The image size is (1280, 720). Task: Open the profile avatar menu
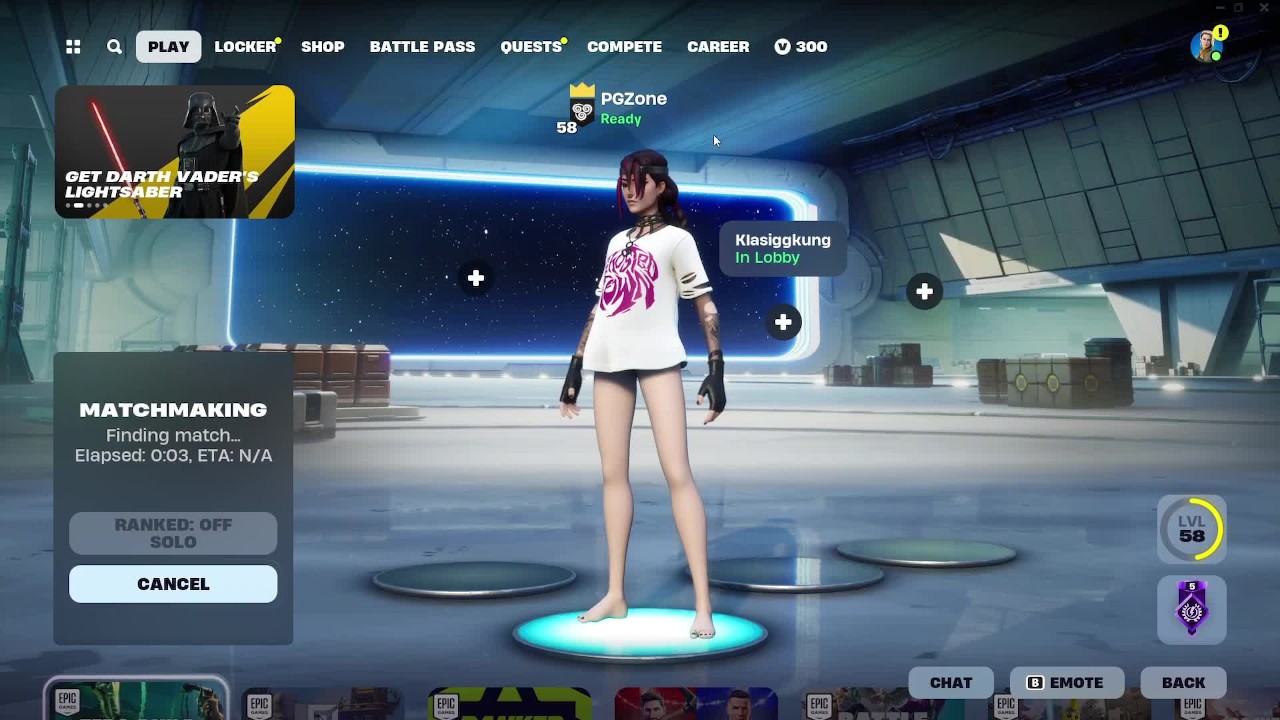click(1207, 46)
